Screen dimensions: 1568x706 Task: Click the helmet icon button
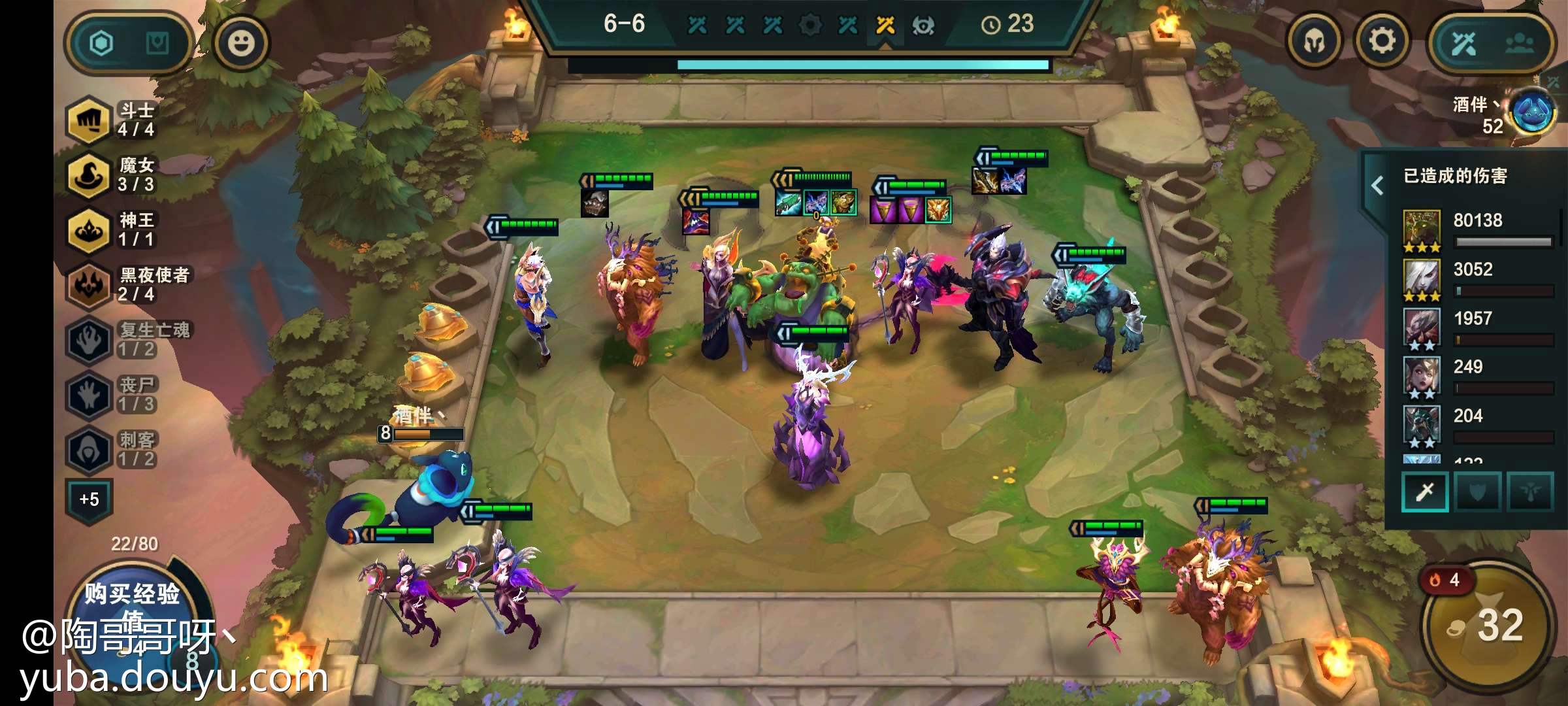[x=1315, y=42]
